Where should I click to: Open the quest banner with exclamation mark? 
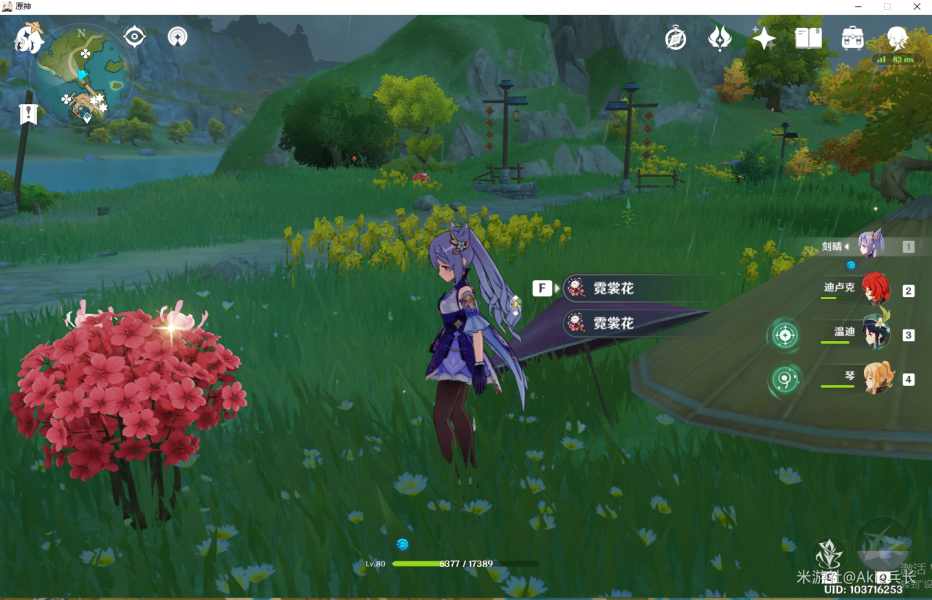point(27,112)
